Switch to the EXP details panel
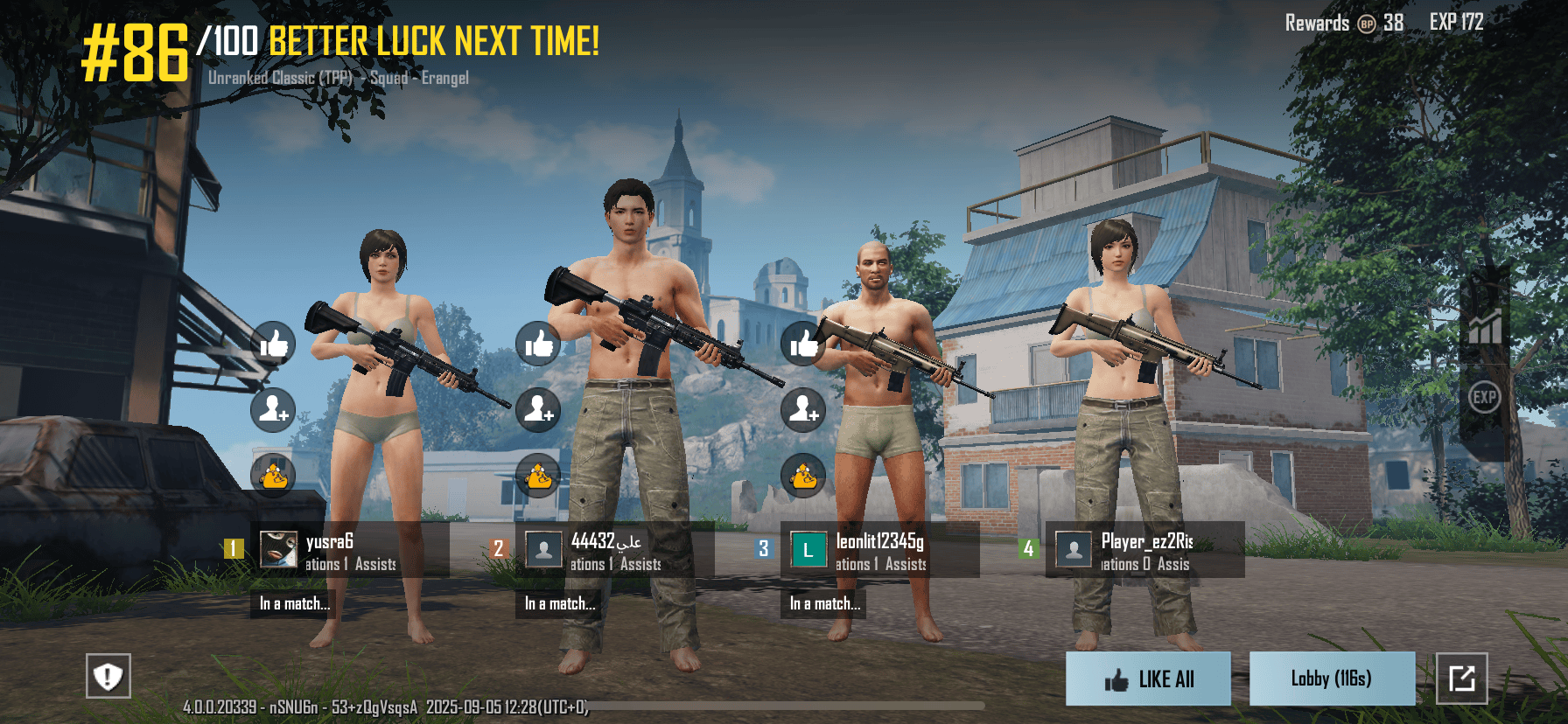Image resolution: width=1568 pixels, height=724 pixels. click(x=1484, y=398)
